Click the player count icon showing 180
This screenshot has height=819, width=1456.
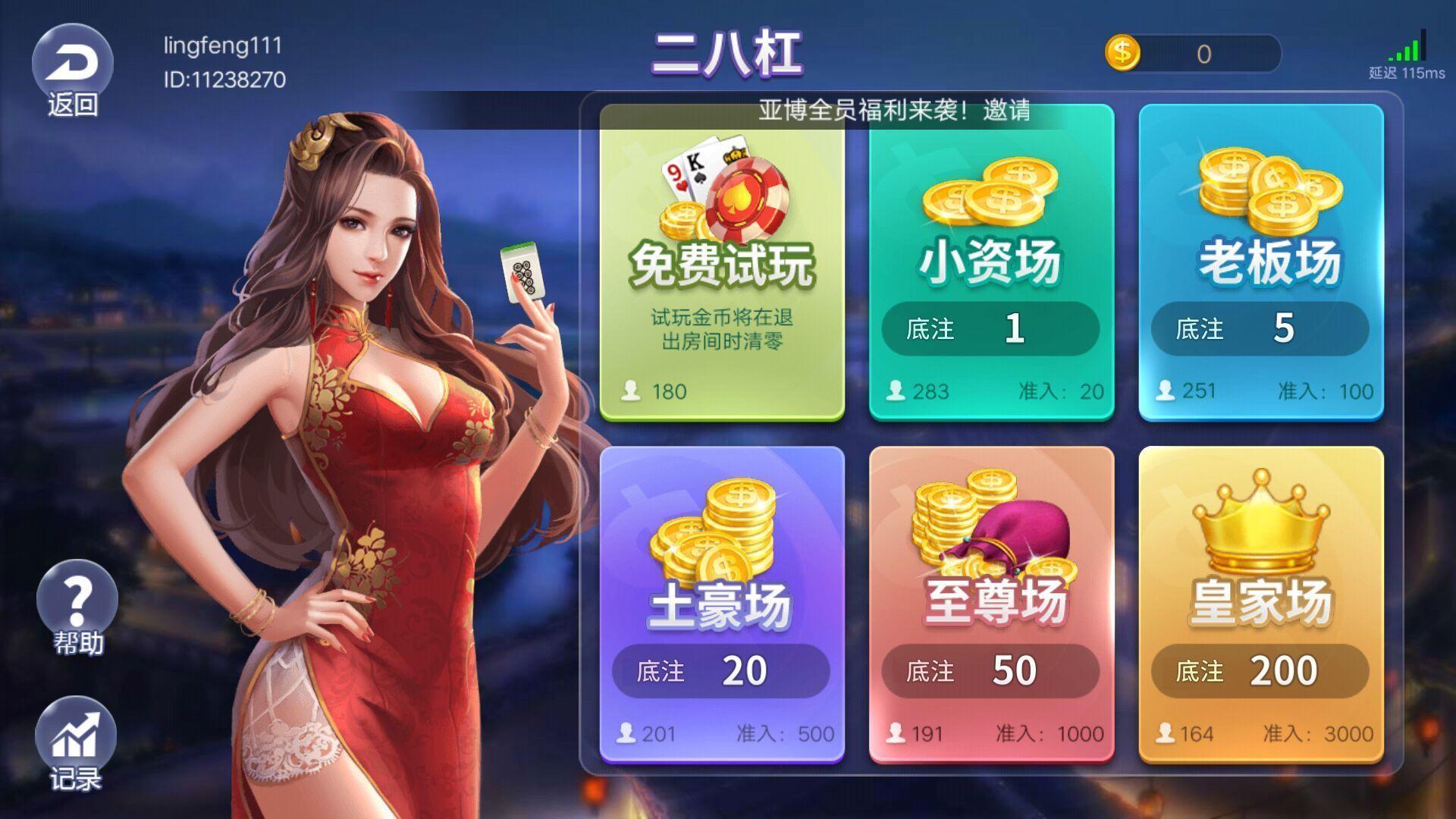tap(632, 389)
